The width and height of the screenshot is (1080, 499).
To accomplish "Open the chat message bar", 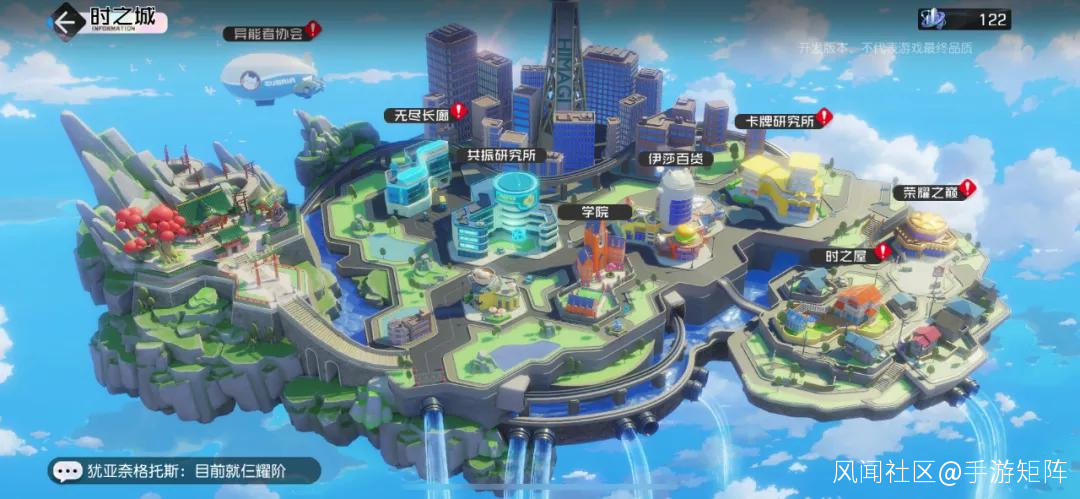I will (x=185, y=470).
